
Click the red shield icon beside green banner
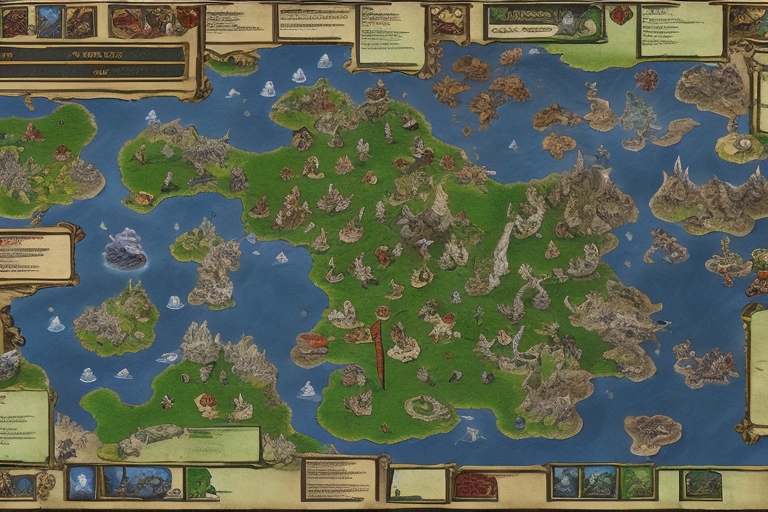click(x=621, y=16)
